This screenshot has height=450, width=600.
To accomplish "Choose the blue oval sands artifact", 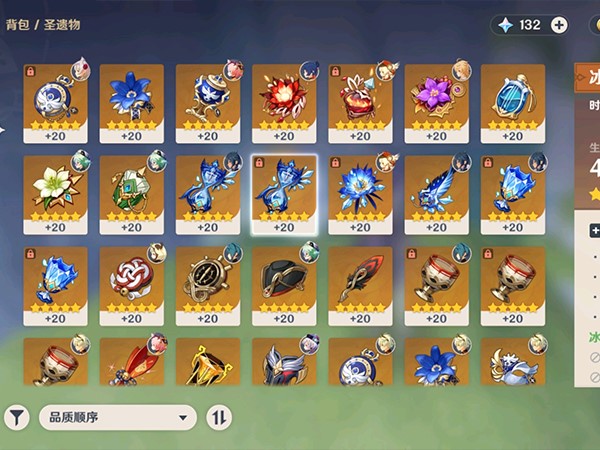I will (513, 98).
